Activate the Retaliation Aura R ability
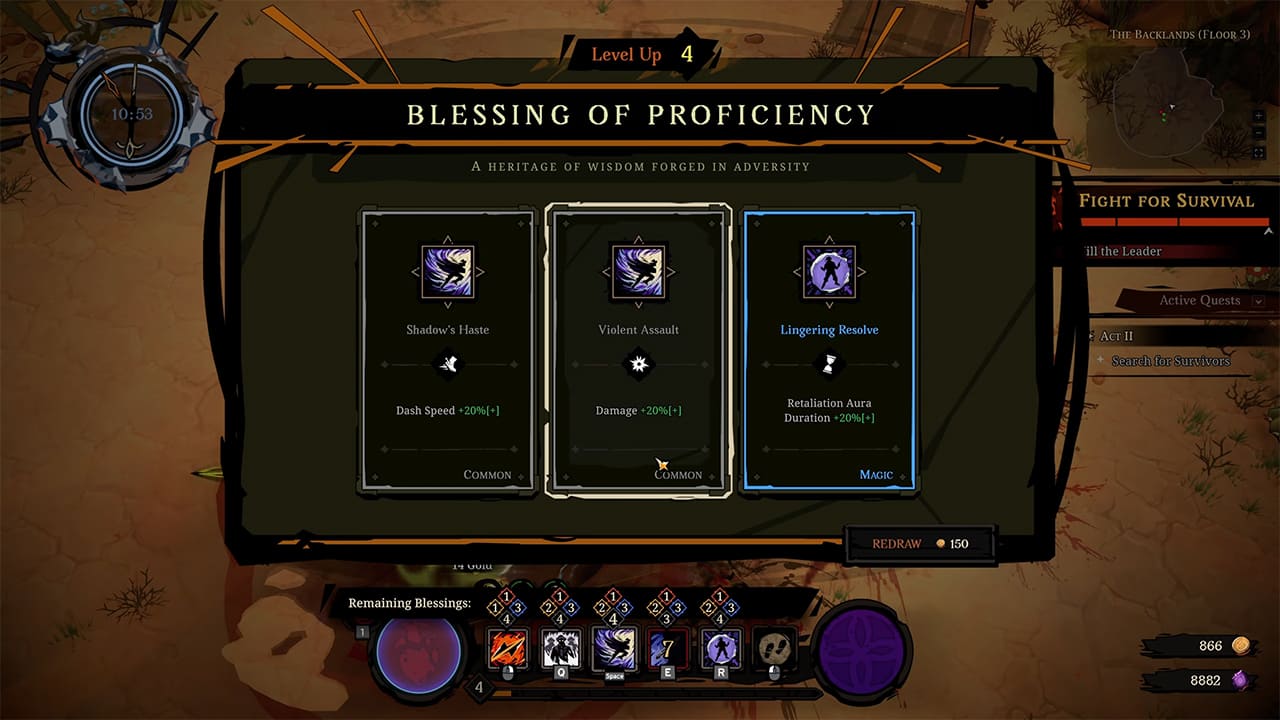 pos(722,648)
